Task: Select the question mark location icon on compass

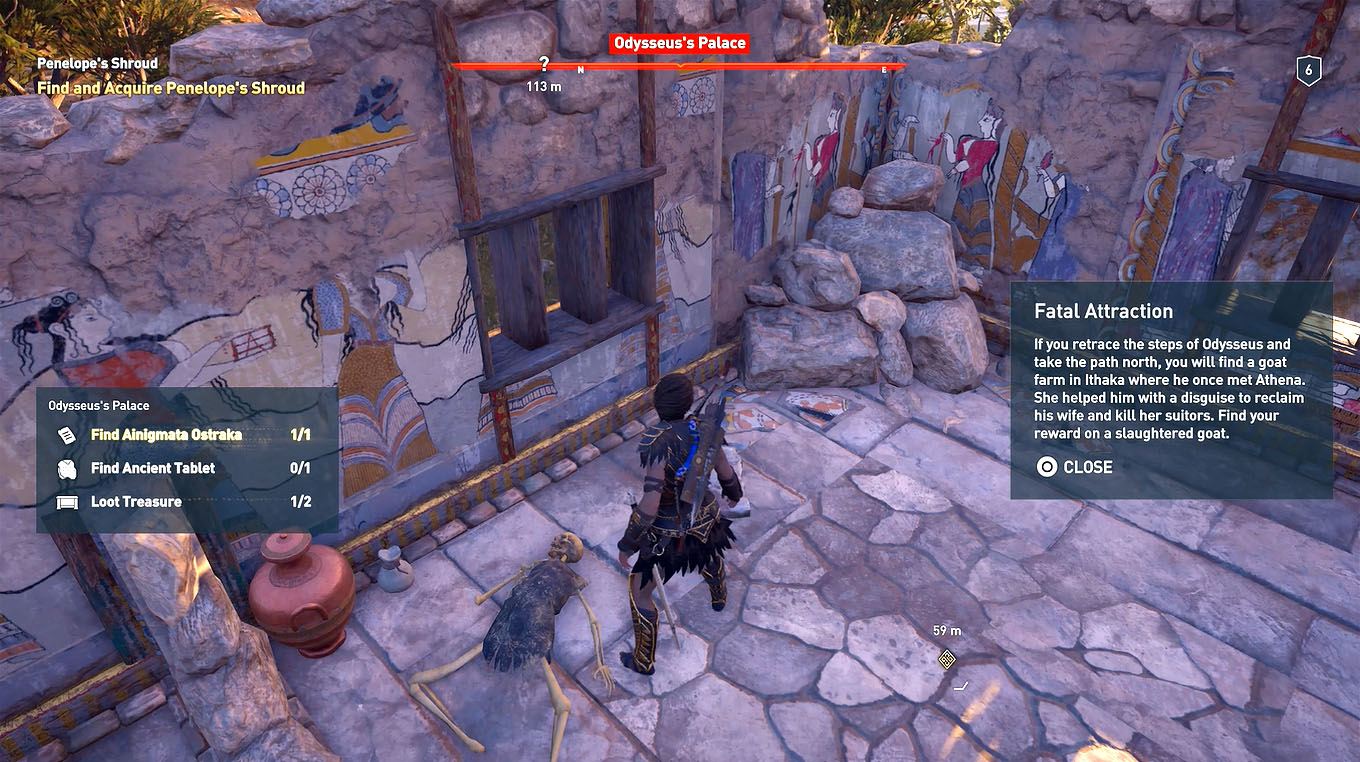Action: coord(545,64)
